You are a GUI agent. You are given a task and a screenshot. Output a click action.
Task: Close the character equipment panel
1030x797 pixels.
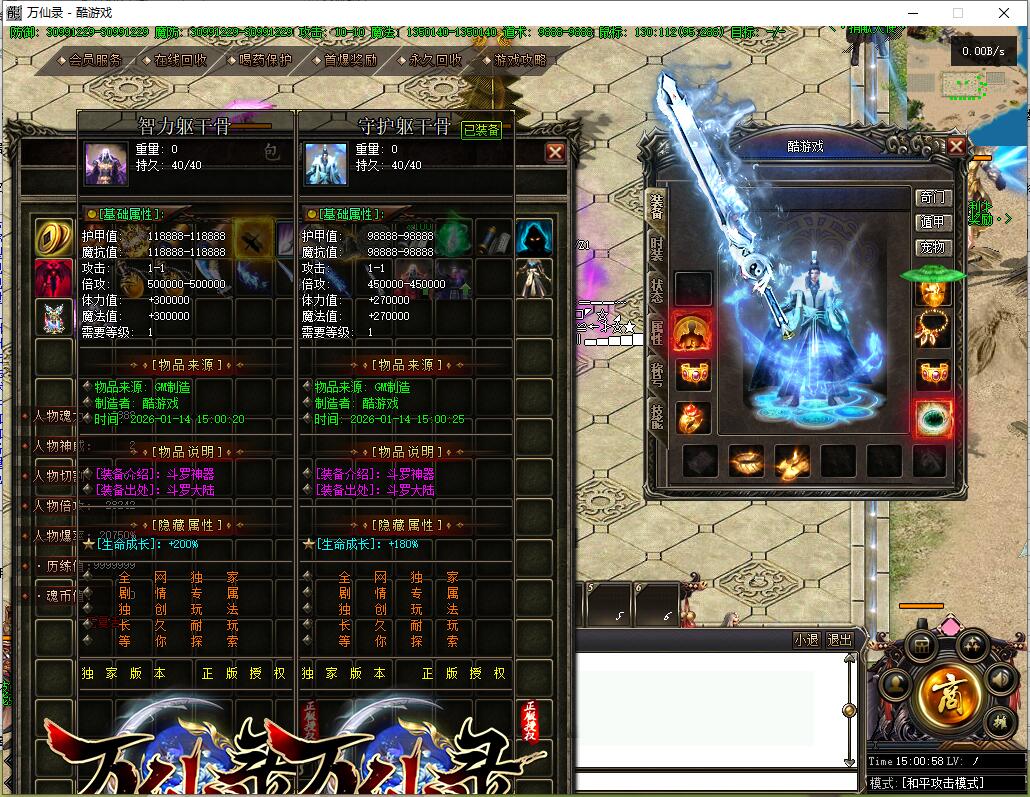coord(956,147)
